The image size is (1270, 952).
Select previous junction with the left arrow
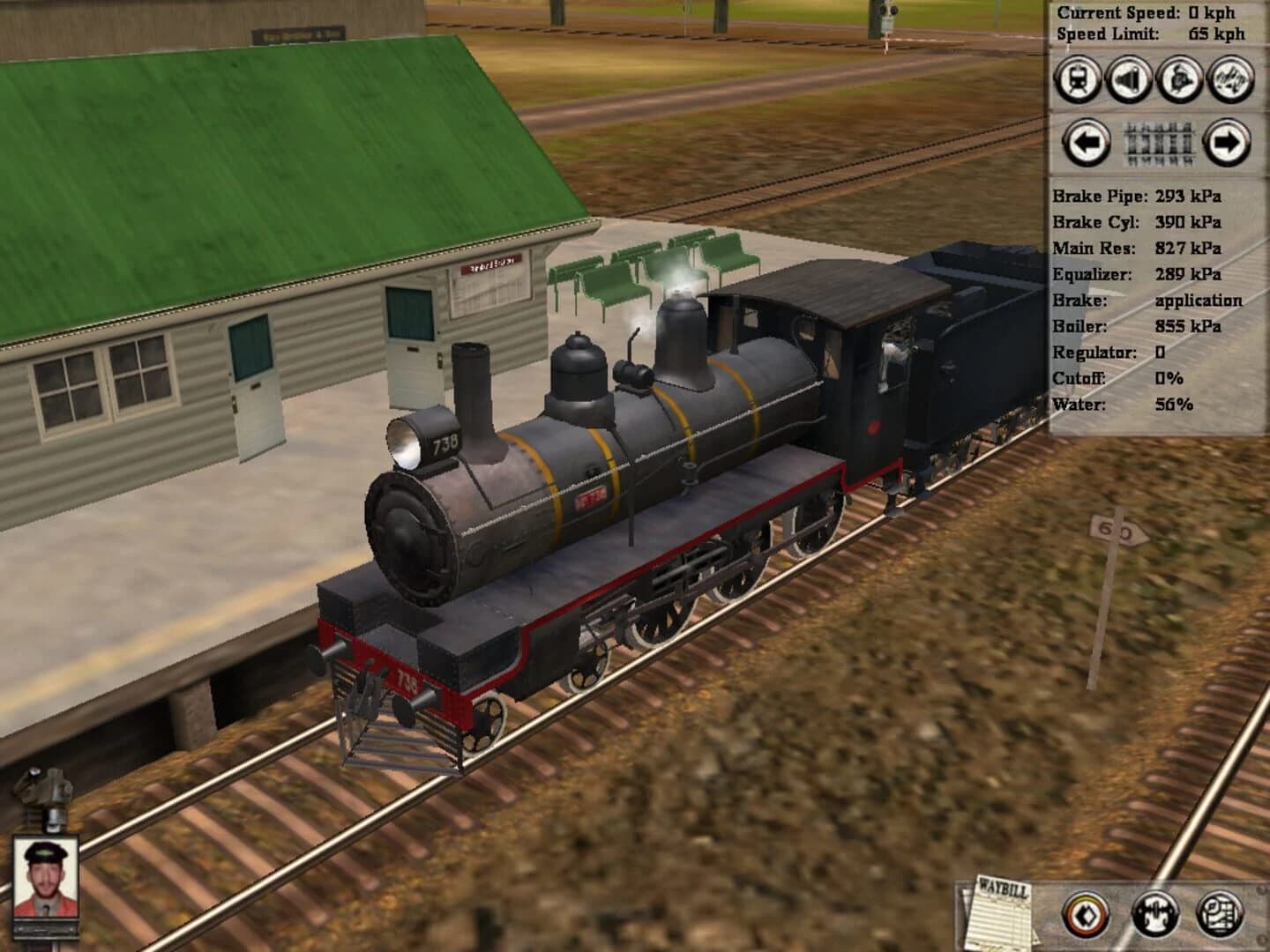pyautogui.click(x=1086, y=143)
